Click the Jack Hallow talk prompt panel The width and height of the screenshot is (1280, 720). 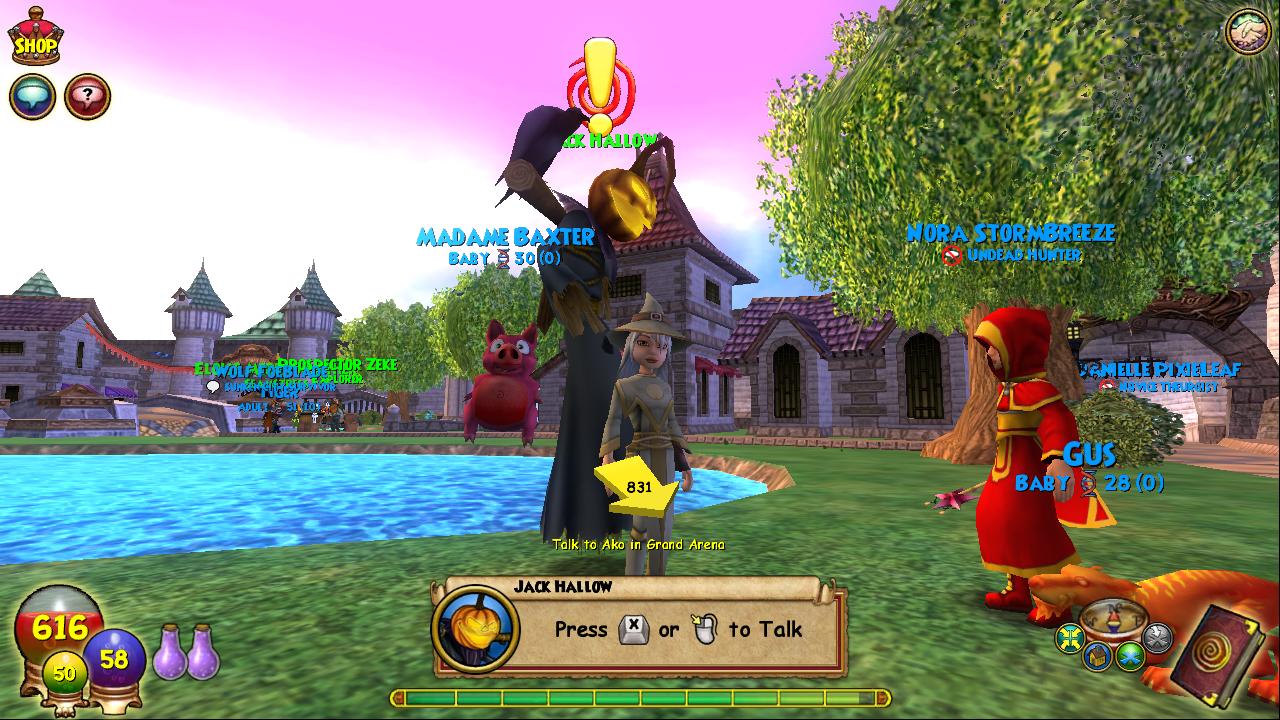tap(640, 629)
